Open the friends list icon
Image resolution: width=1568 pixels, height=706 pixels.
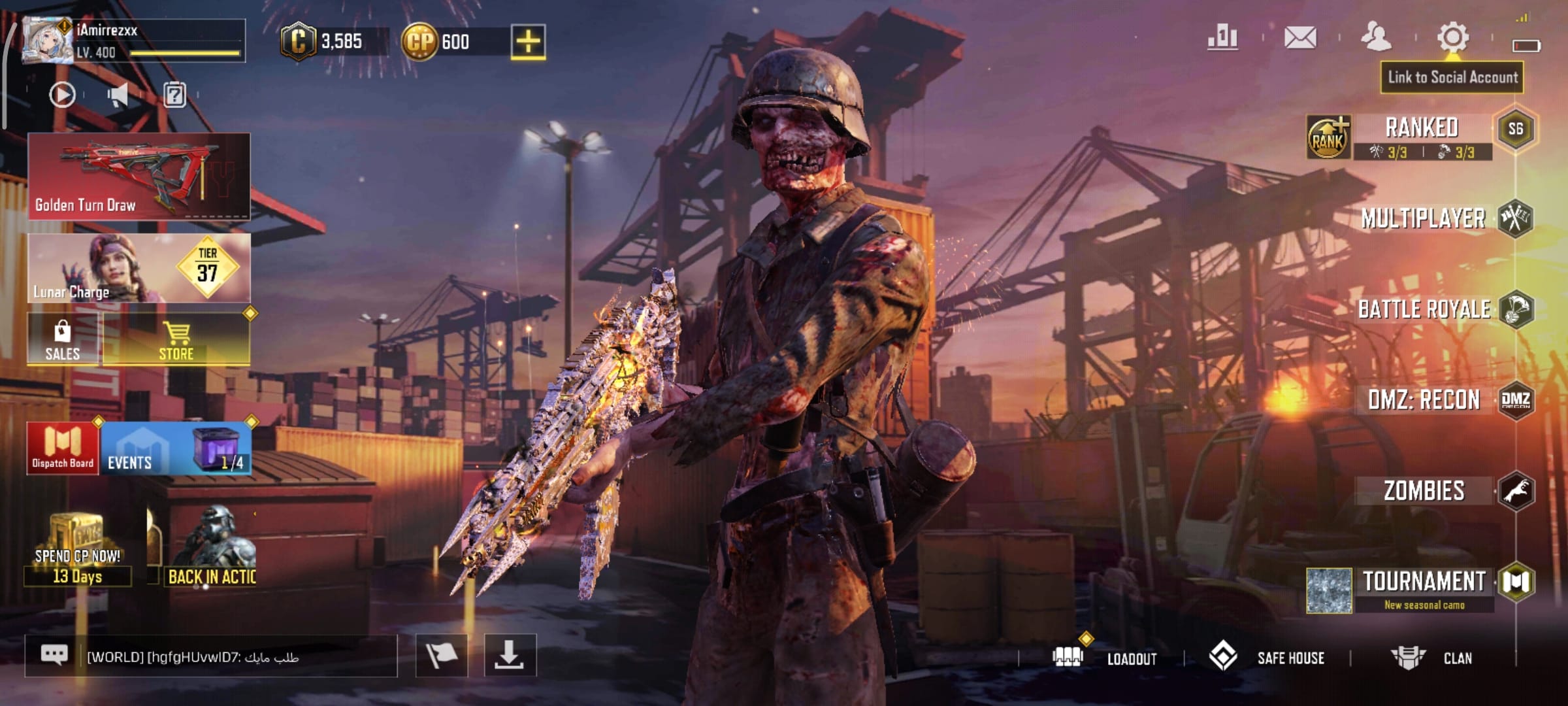(1376, 37)
